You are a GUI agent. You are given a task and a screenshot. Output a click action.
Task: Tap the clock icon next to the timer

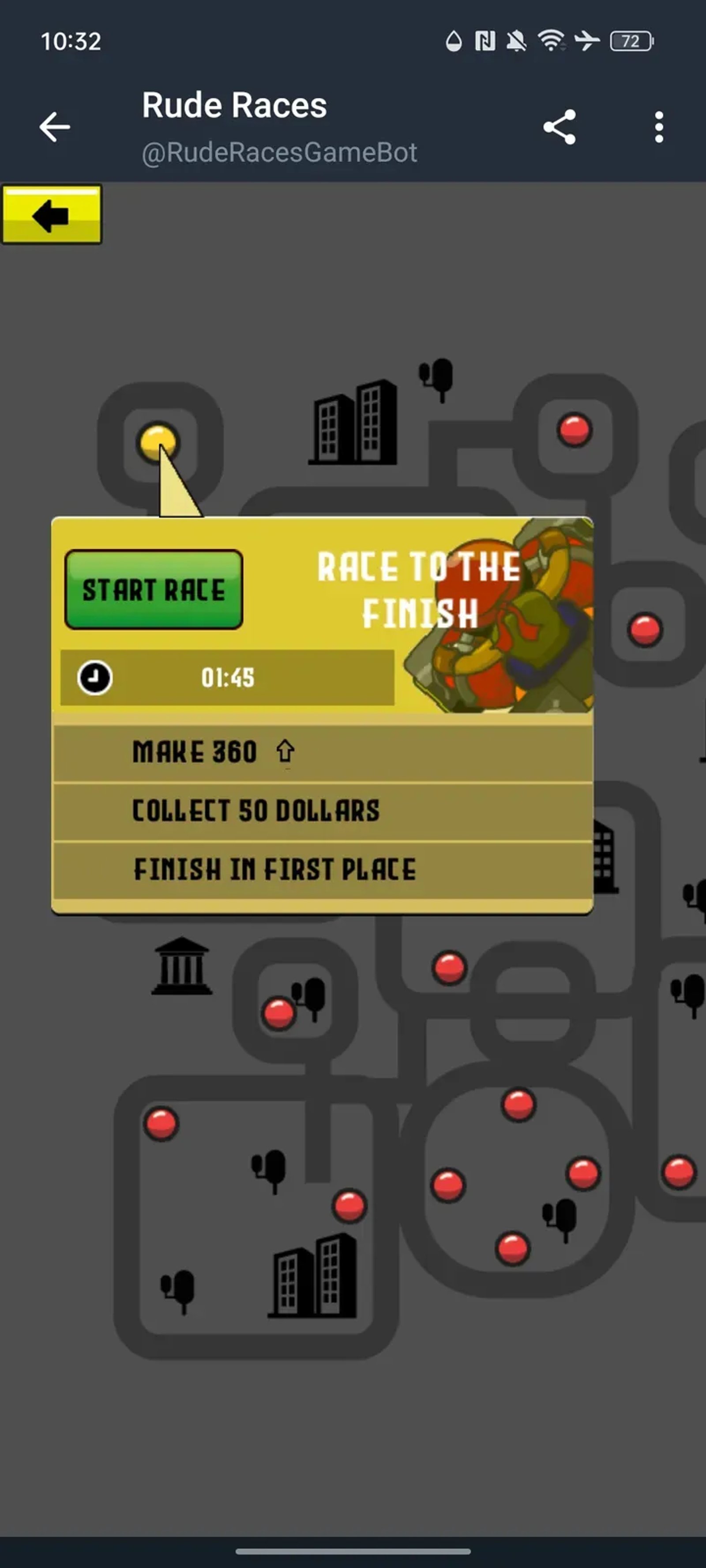tap(94, 677)
